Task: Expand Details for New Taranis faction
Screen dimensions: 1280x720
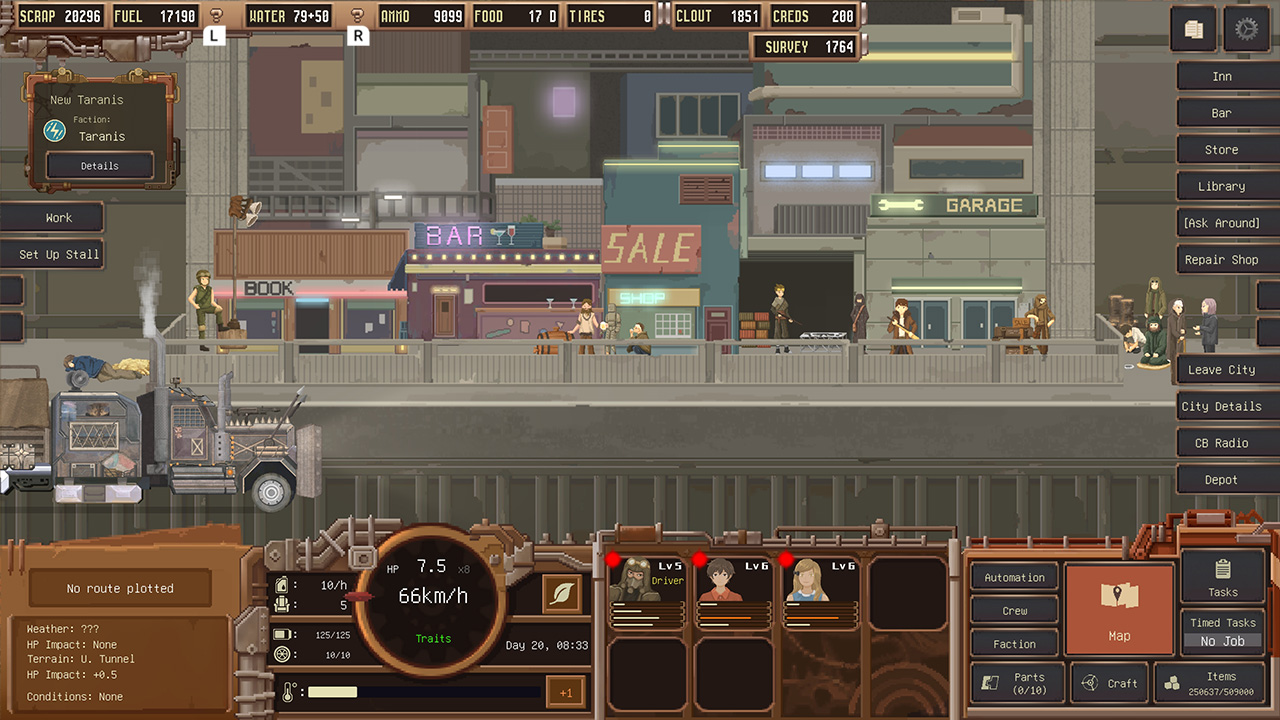Action: coord(98,165)
